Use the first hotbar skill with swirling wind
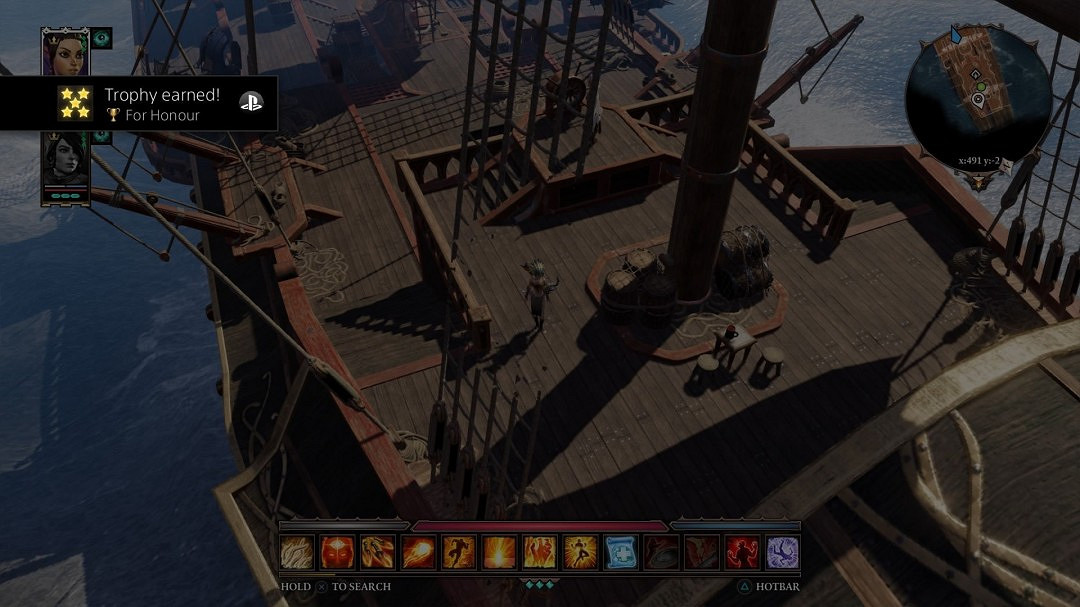Viewport: 1080px width, 607px height. [x=297, y=552]
